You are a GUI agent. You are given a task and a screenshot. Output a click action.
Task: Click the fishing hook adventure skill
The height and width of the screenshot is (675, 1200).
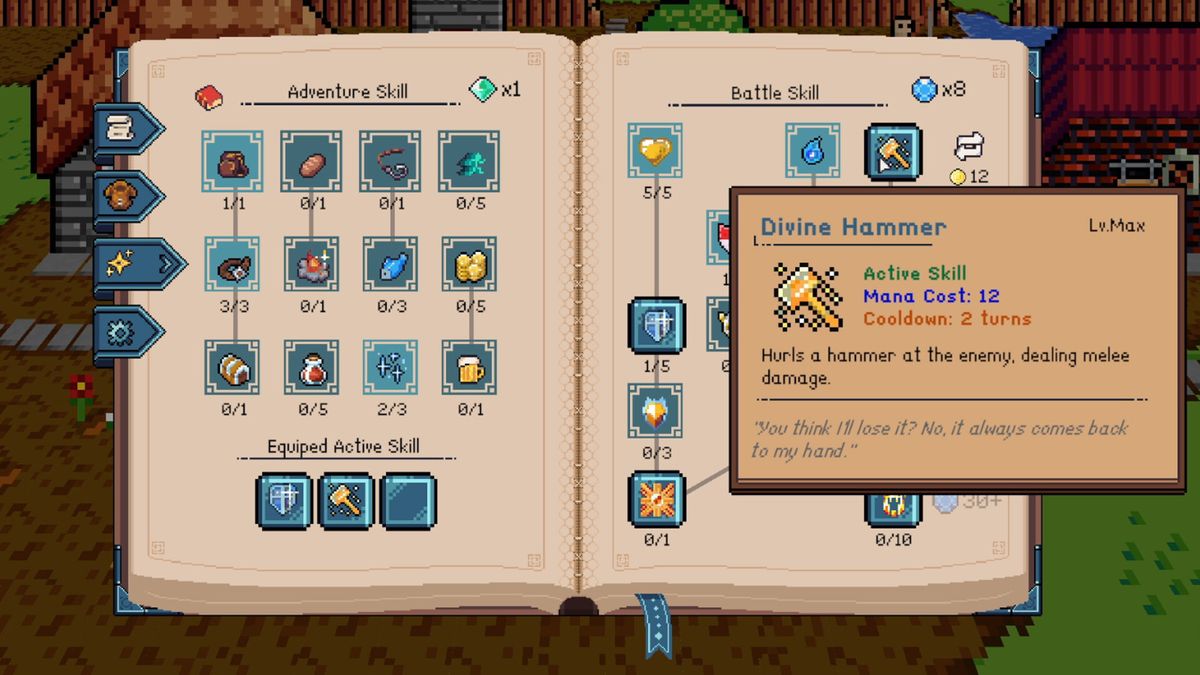(x=390, y=160)
